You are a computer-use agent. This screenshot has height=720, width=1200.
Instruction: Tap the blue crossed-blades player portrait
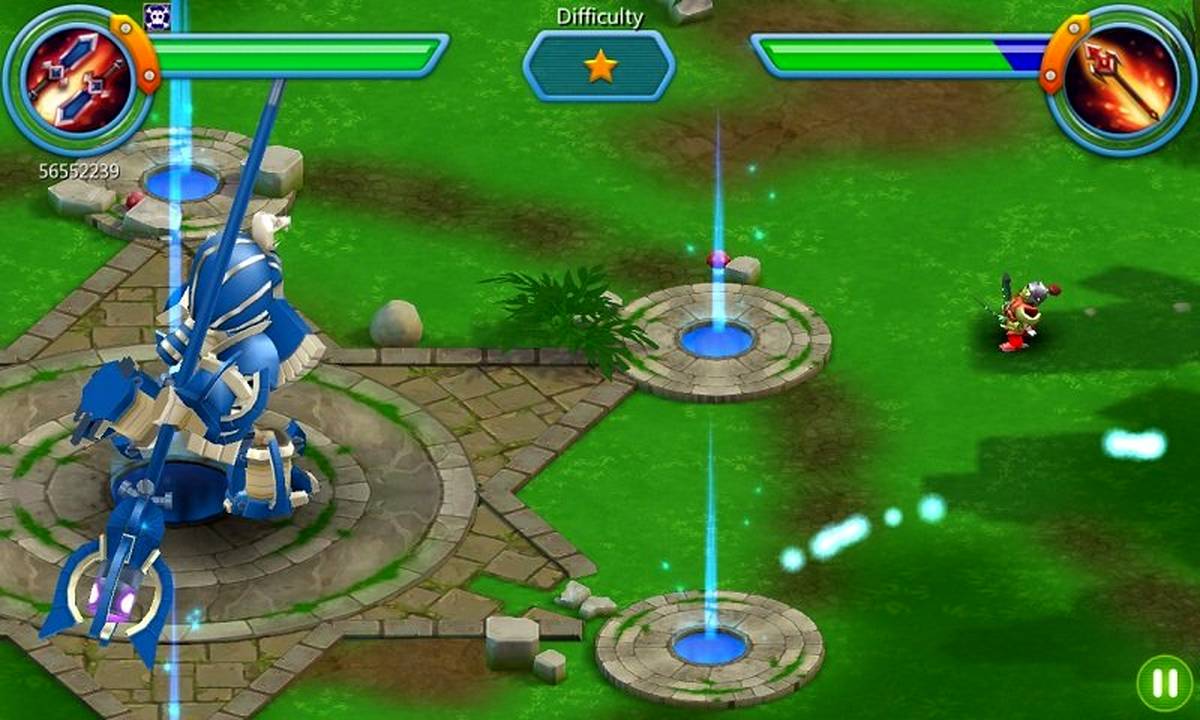(x=77, y=80)
